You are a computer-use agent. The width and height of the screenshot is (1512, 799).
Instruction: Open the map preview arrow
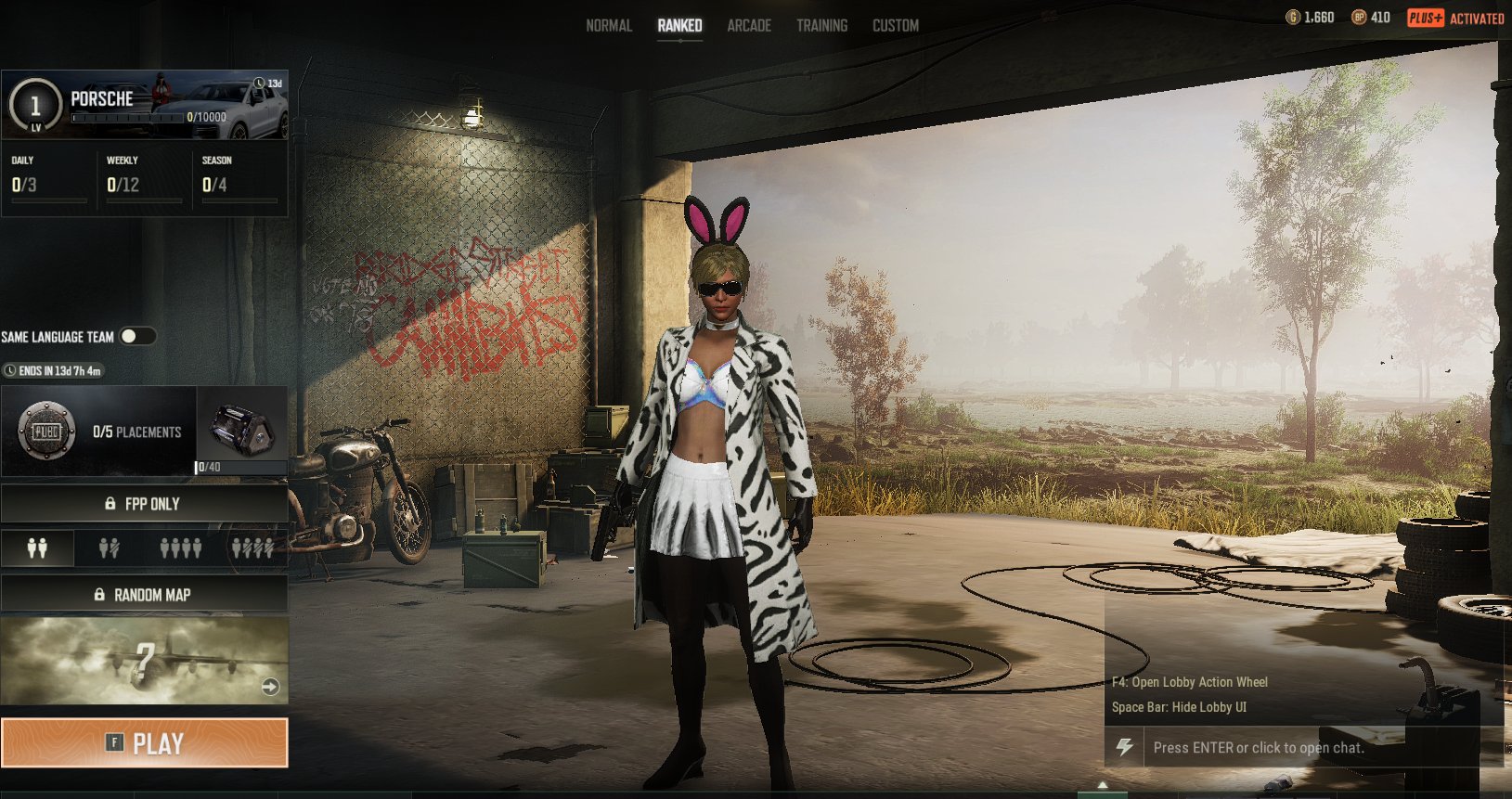tap(270, 687)
